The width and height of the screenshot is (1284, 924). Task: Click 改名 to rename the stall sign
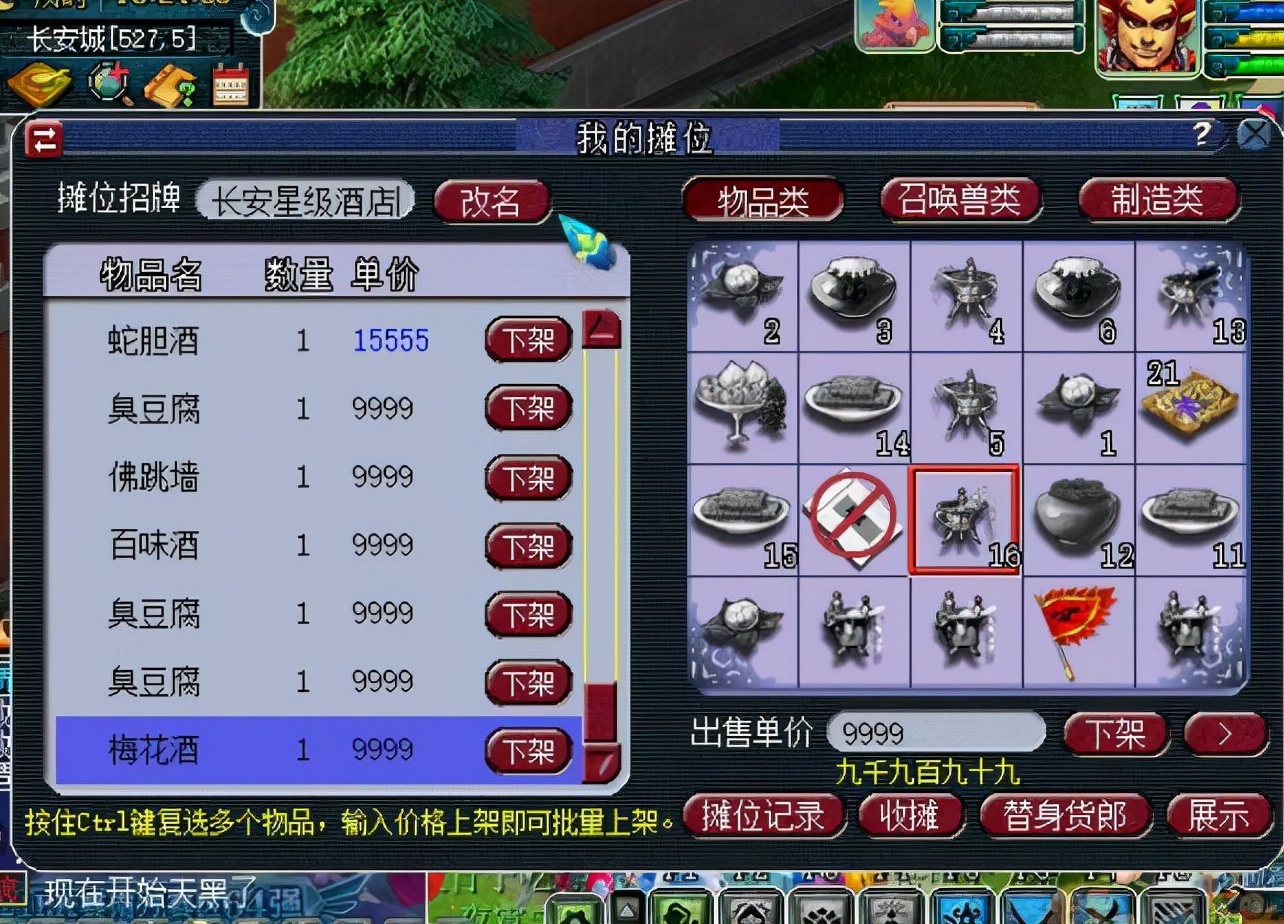pos(491,199)
